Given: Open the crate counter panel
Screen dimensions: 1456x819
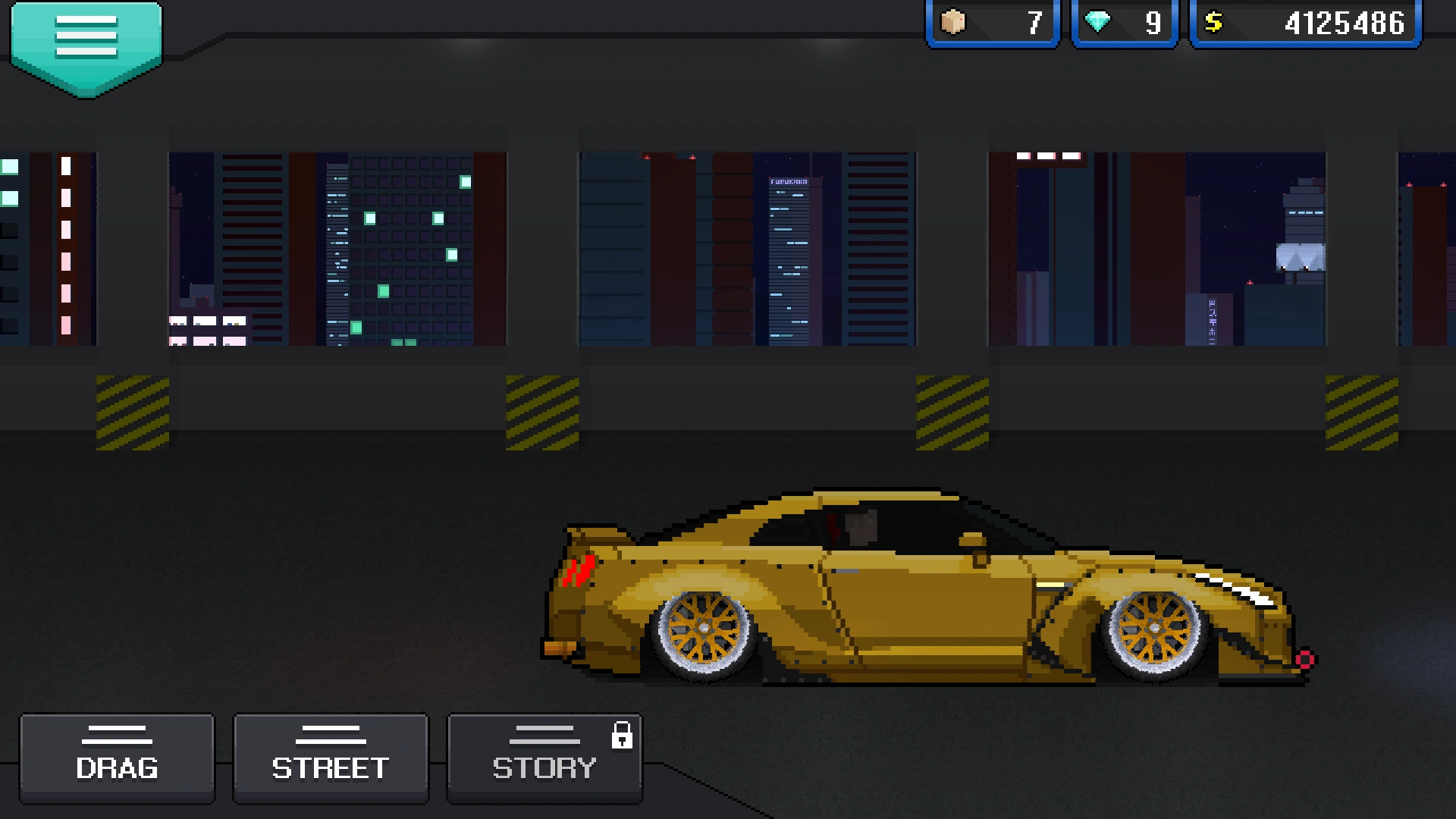Looking at the screenshot, I should pos(992,24).
